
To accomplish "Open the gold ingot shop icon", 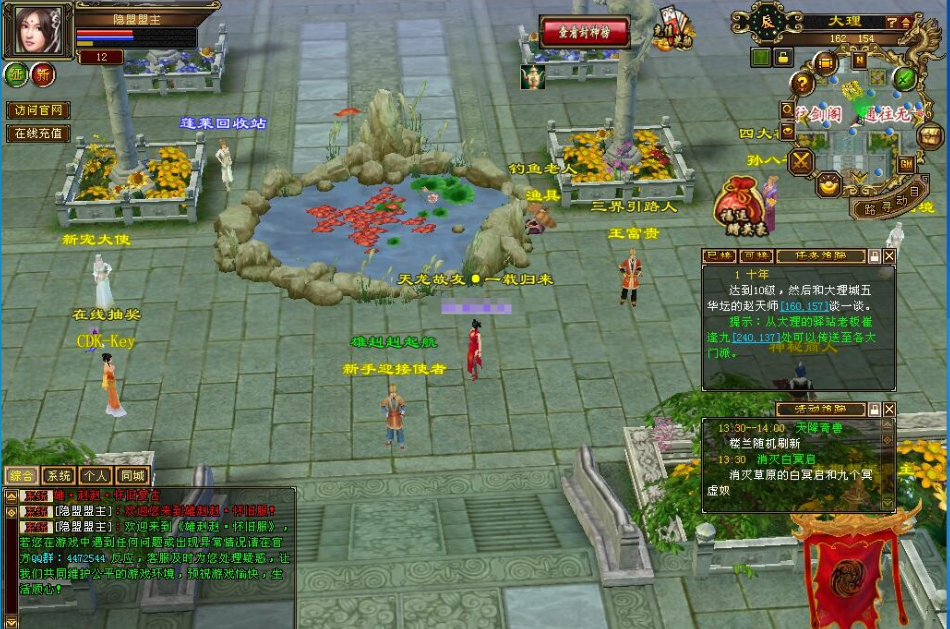I will (x=828, y=185).
